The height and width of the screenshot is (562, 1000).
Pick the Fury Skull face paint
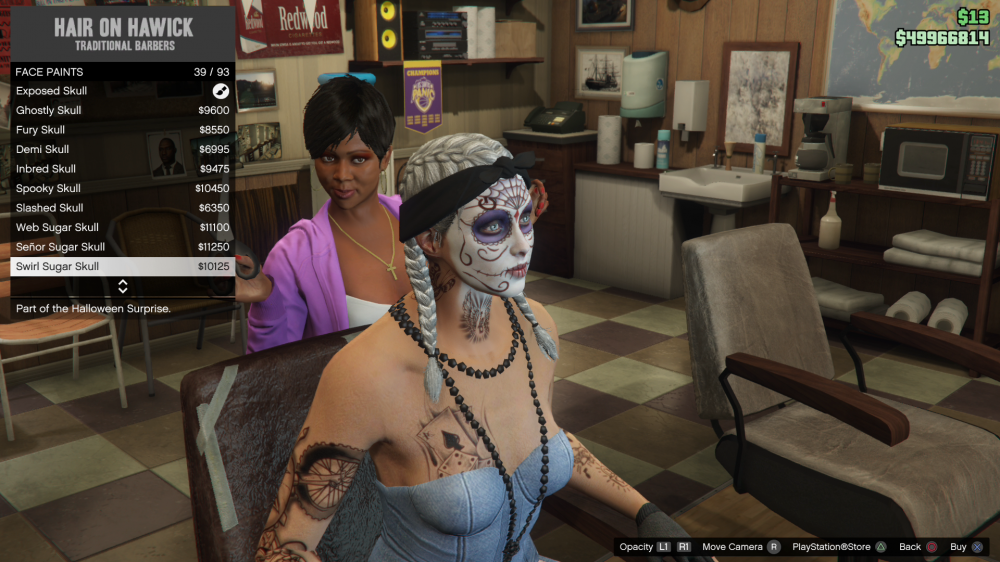point(122,130)
